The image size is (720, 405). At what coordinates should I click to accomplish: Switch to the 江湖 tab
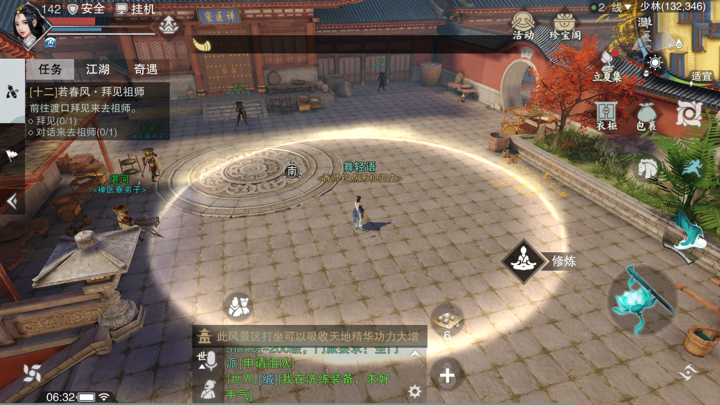point(98,70)
